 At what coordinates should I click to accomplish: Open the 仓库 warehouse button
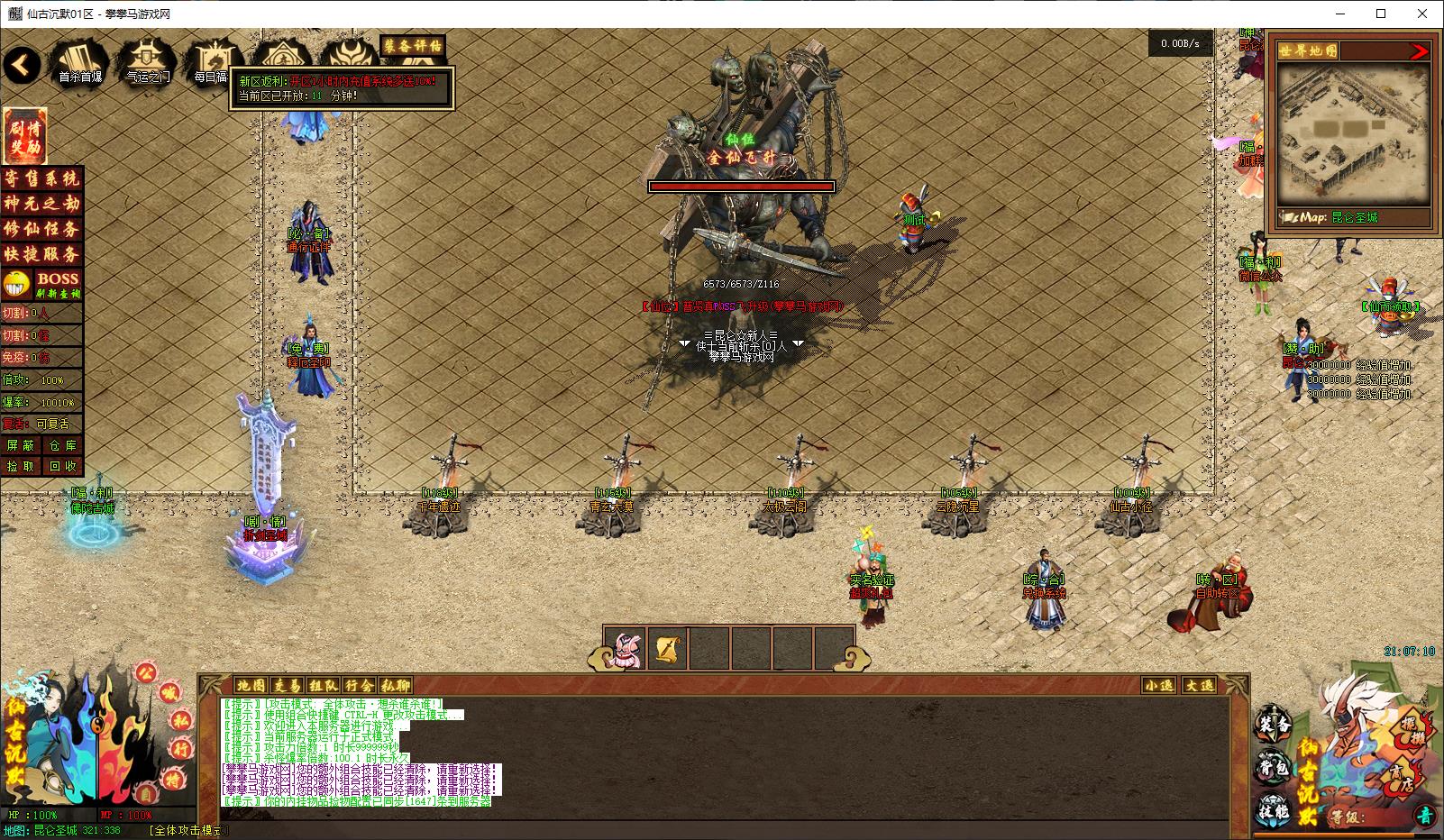62,445
